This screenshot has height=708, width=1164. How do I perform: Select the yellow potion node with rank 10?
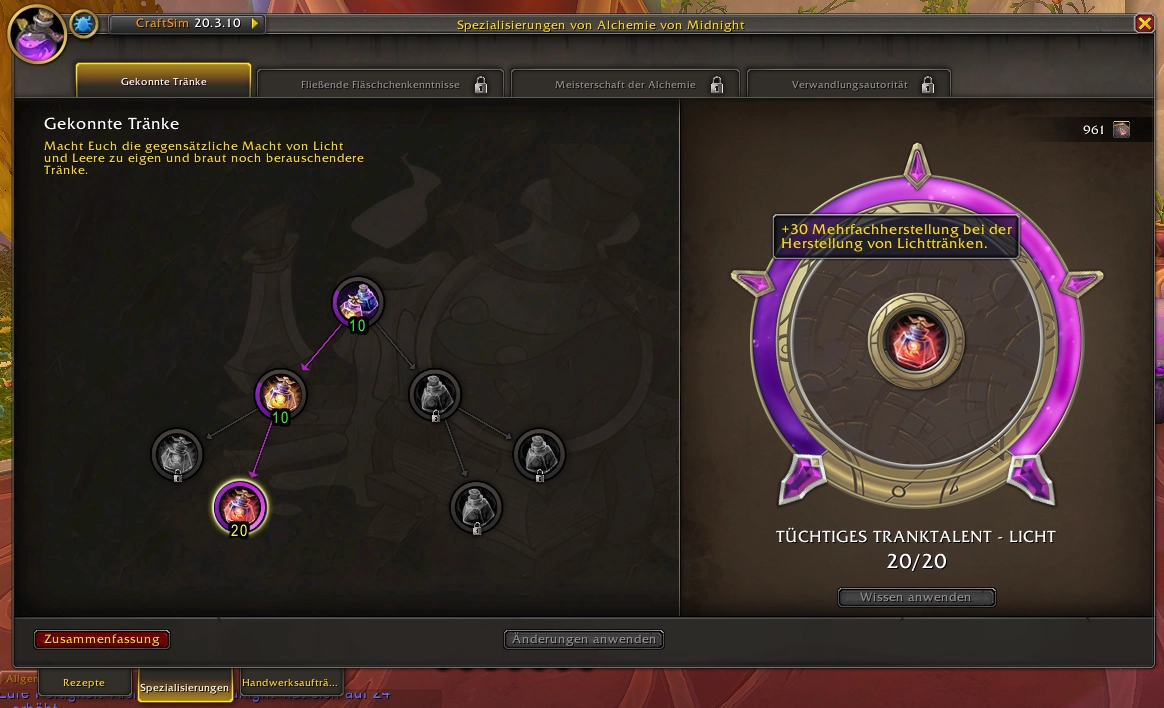point(280,394)
